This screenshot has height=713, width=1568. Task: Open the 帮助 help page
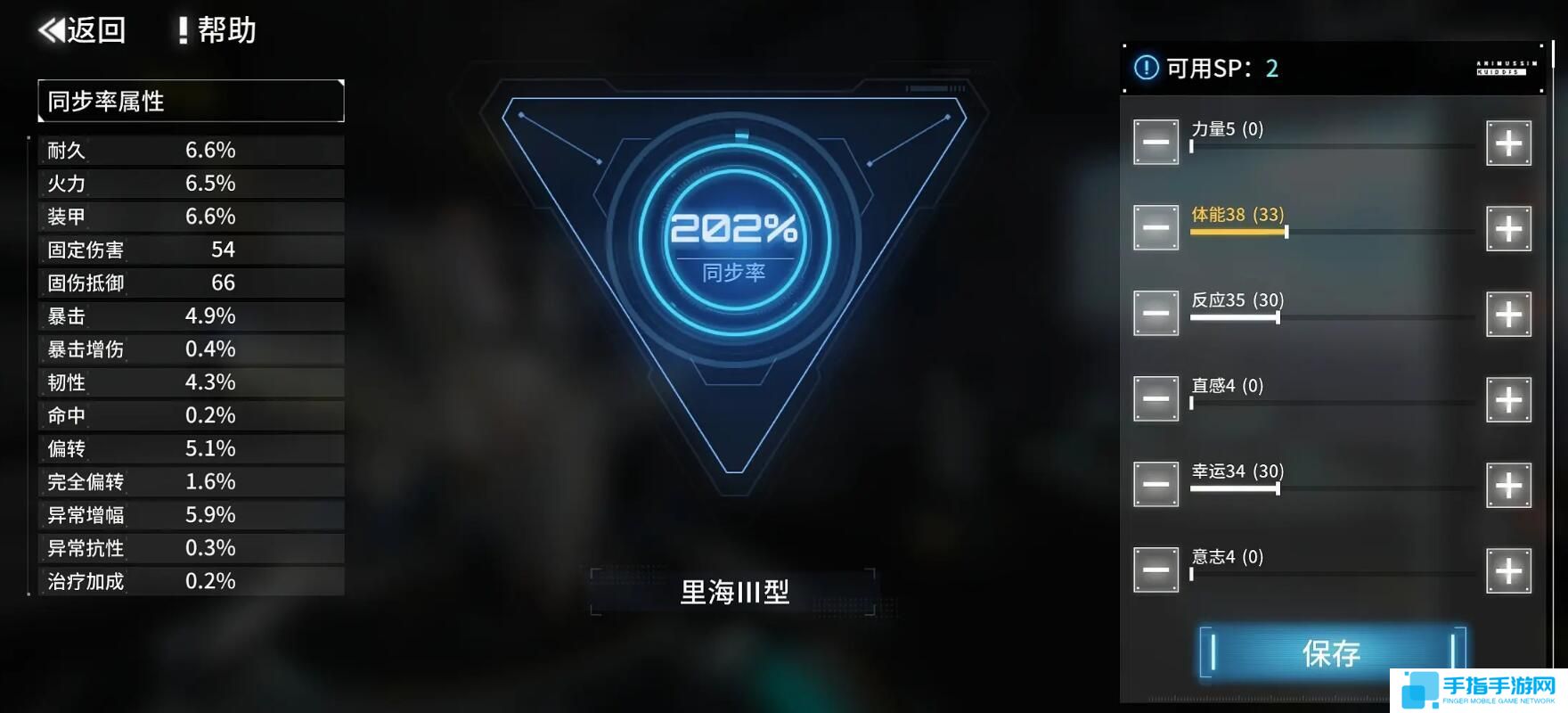(x=217, y=30)
